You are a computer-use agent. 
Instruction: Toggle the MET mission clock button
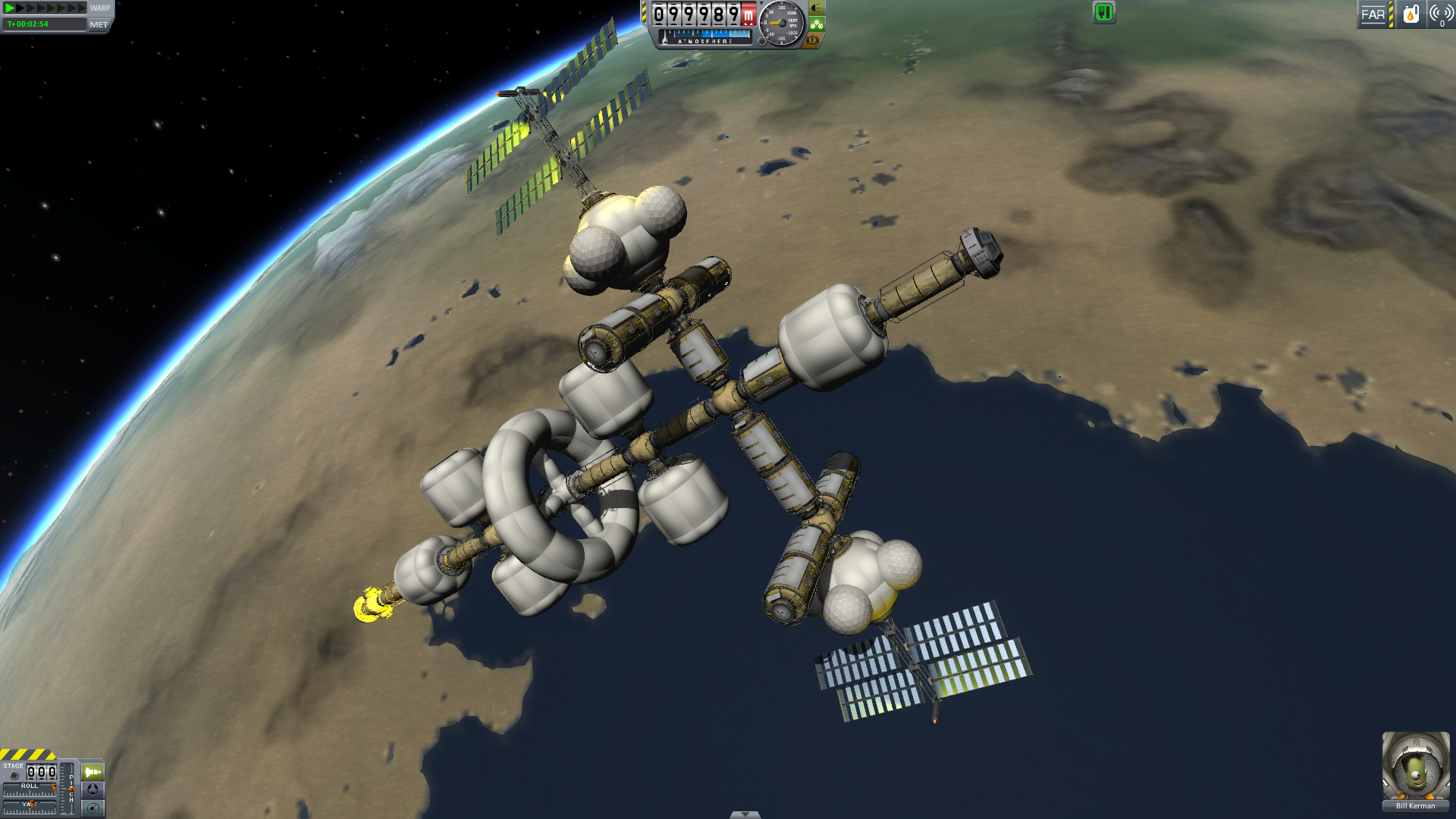pos(99,24)
